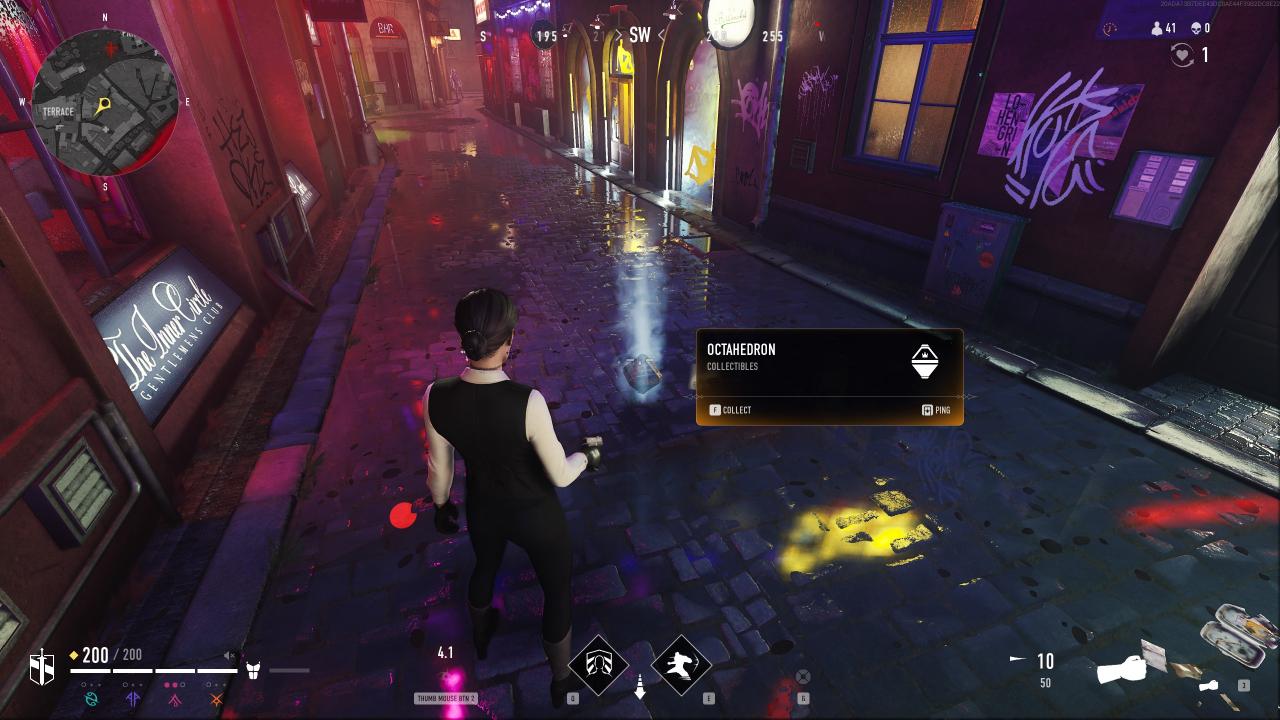Select the fist melee weapon icon
The width and height of the screenshot is (1280, 720).
click(1122, 669)
